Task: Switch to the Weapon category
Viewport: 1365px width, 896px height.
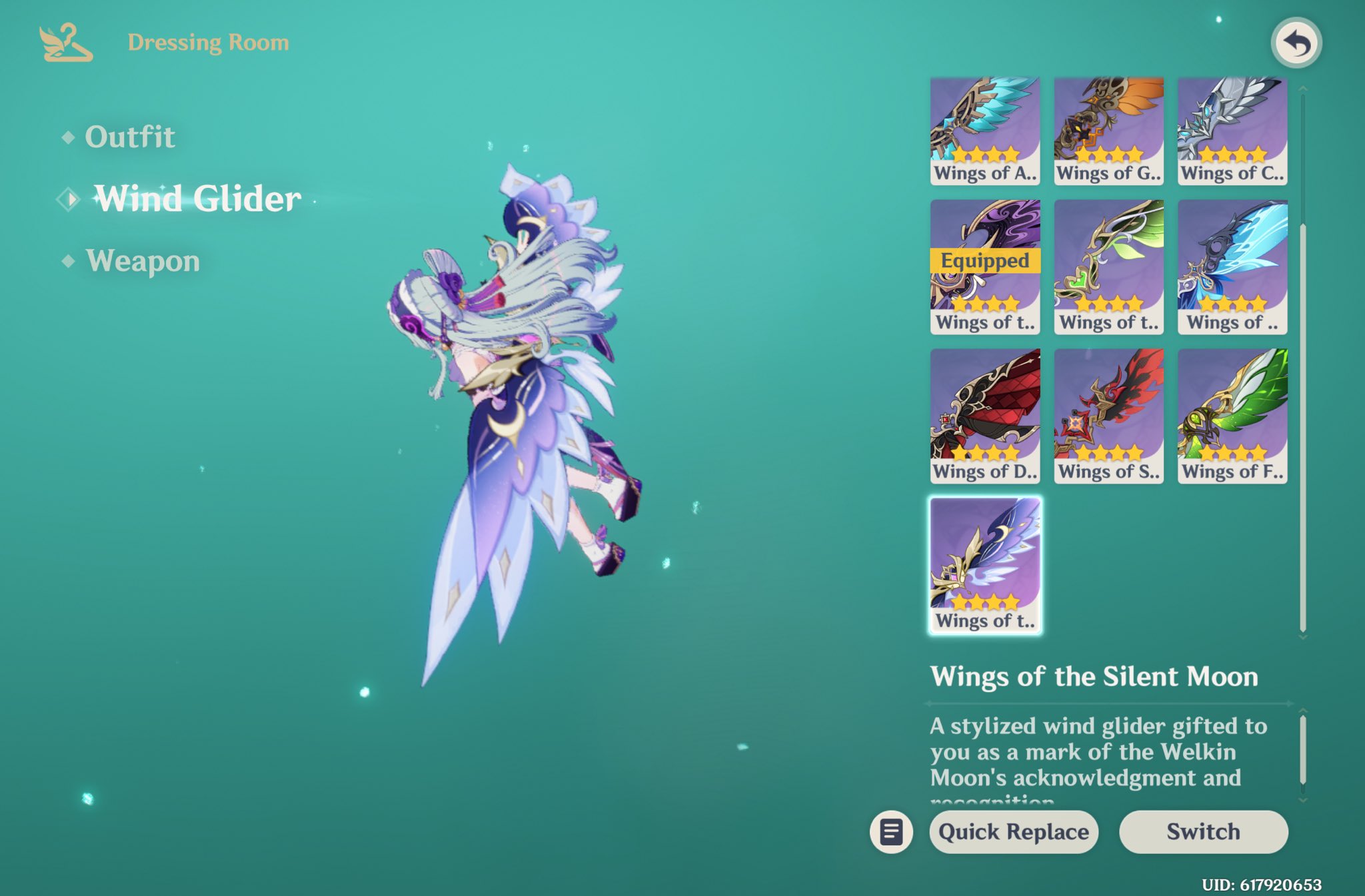Action: coord(143,260)
